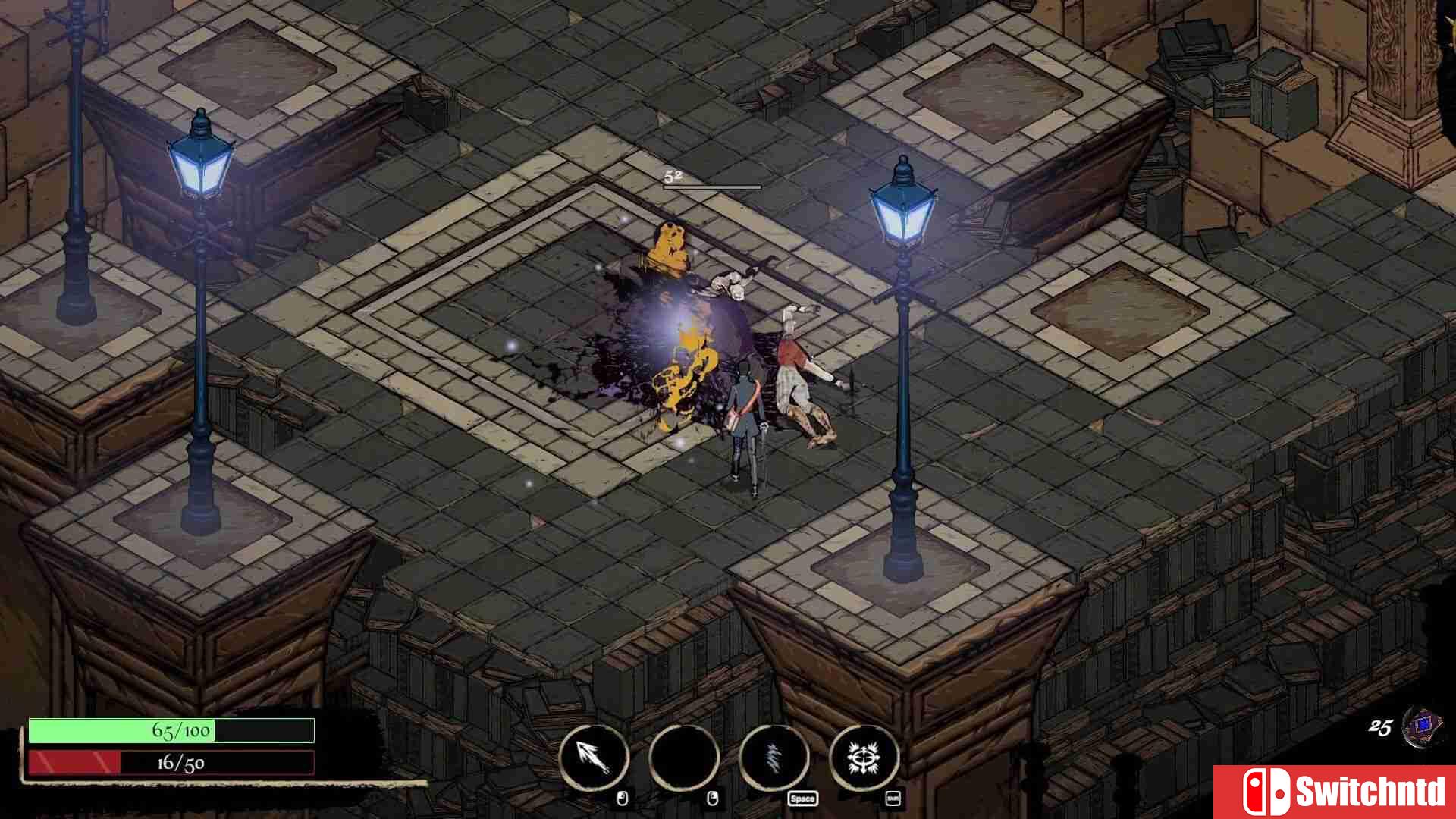This screenshot has height=819, width=1456.
Task: Click the enemy health bar near the 52 damage number
Action: [713, 188]
